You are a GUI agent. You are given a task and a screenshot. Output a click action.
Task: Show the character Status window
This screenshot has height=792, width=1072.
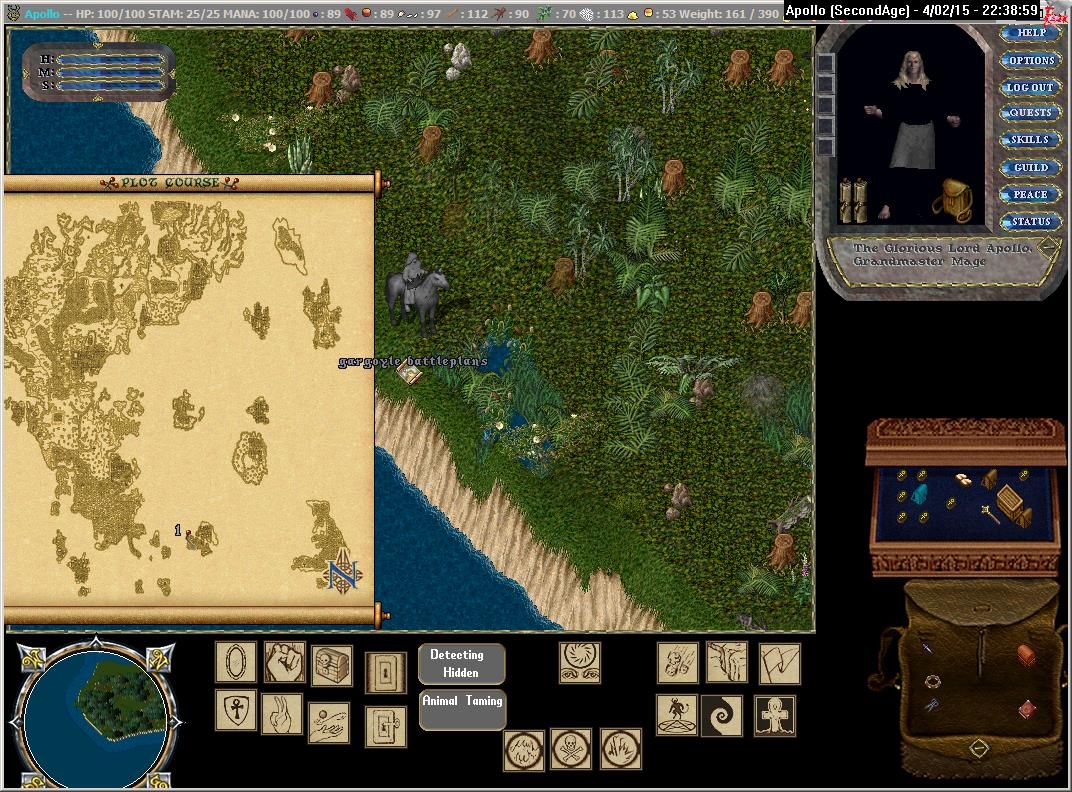click(1030, 221)
